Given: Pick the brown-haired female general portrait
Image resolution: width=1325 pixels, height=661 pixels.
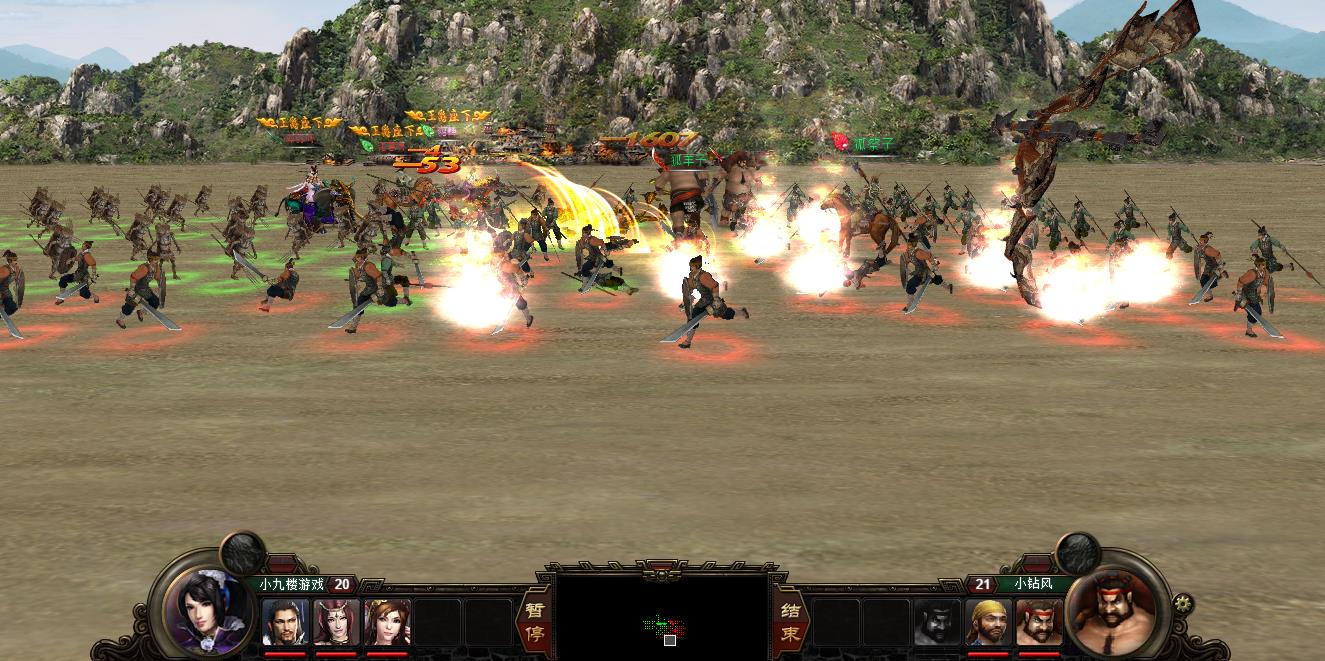Looking at the screenshot, I should pos(387,622).
